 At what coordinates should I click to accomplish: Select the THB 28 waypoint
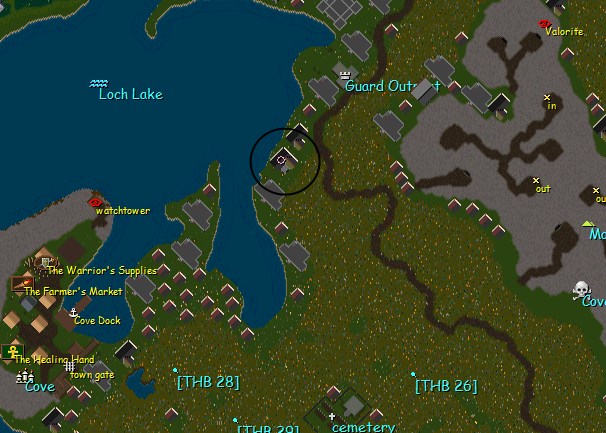pyautogui.click(x=175, y=370)
